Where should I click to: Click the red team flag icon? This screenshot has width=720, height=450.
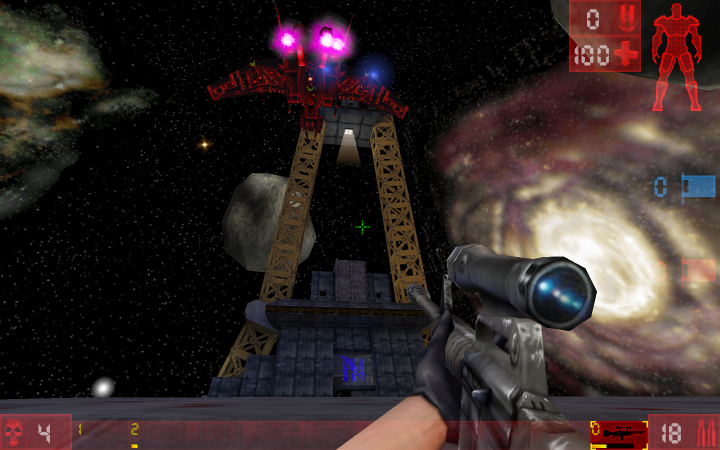(698, 270)
